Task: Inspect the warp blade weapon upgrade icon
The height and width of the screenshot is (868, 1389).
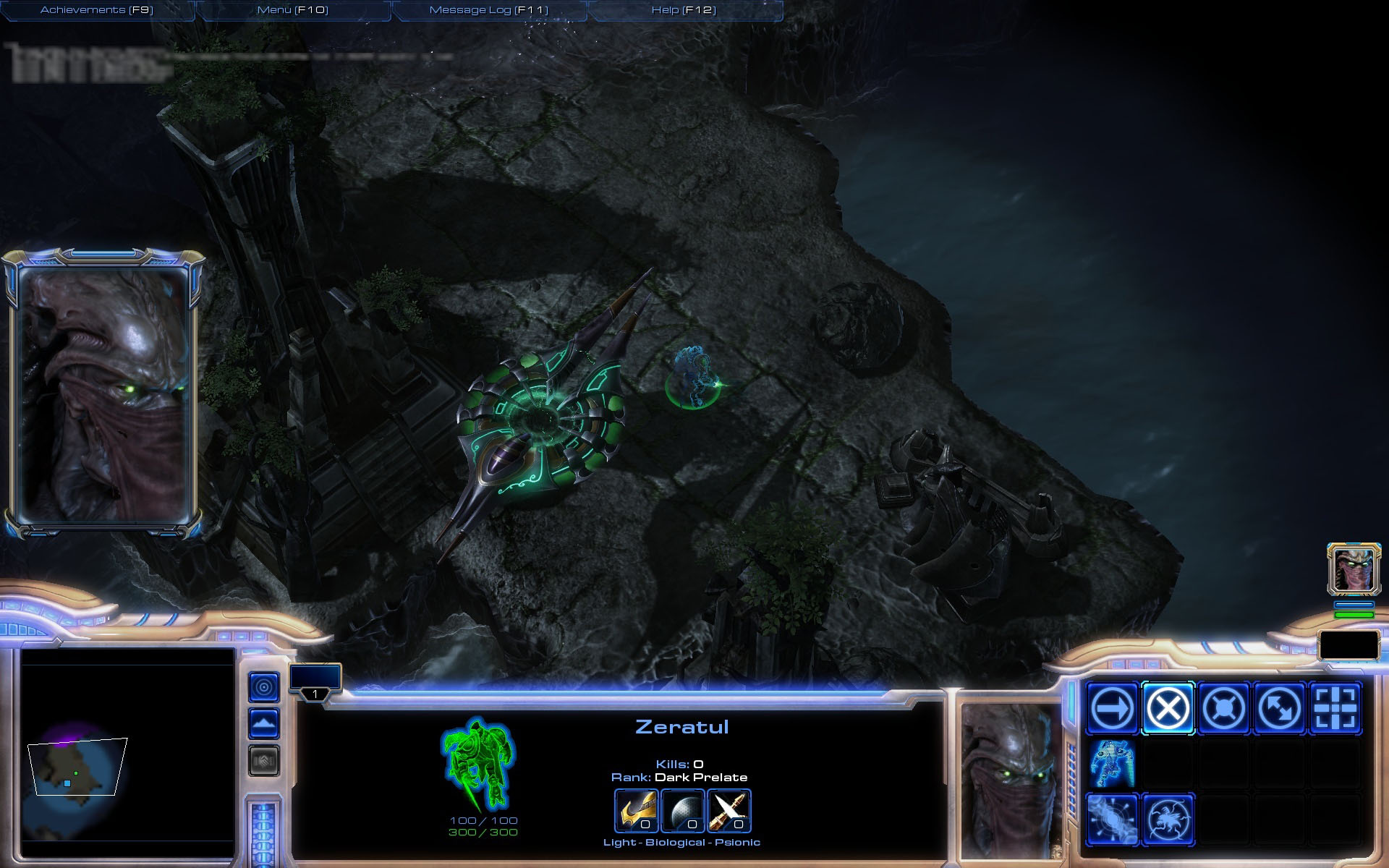Action: tap(729, 810)
